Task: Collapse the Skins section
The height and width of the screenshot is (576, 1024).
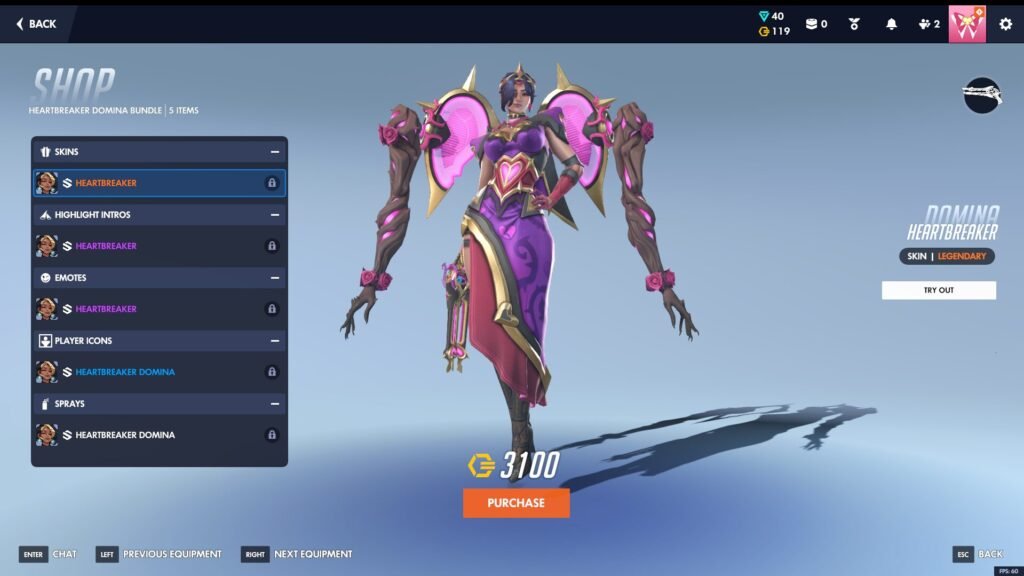Action: point(274,152)
